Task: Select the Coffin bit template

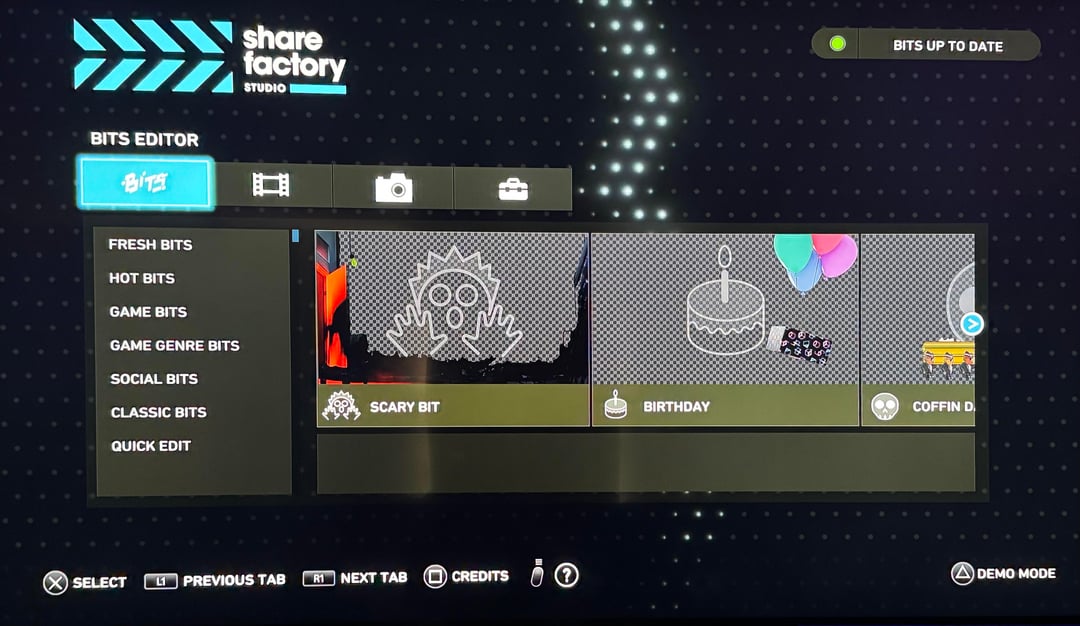Action: [x=917, y=330]
